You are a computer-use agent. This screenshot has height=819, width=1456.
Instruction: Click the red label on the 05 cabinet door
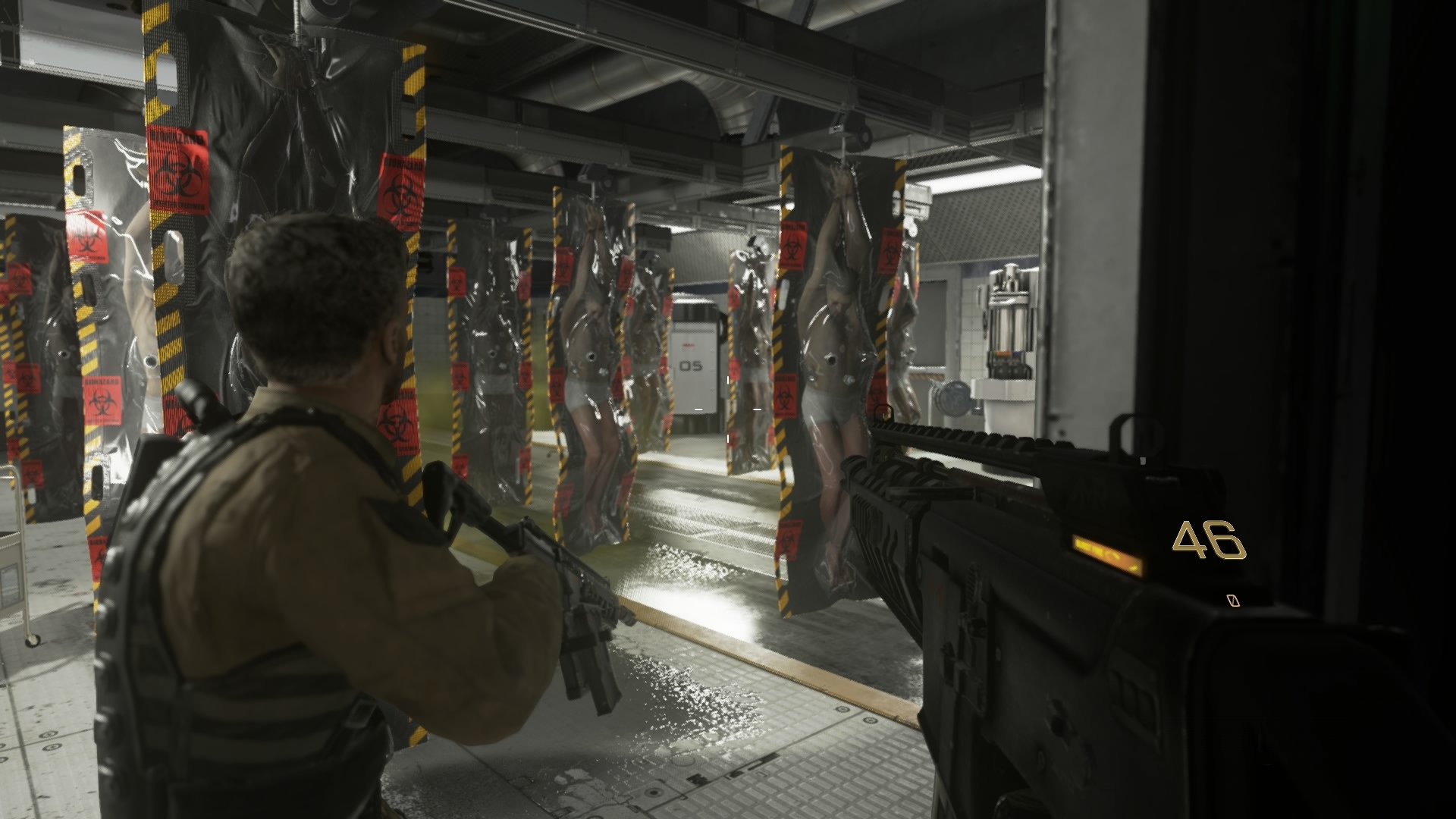[x=688, y=343]
